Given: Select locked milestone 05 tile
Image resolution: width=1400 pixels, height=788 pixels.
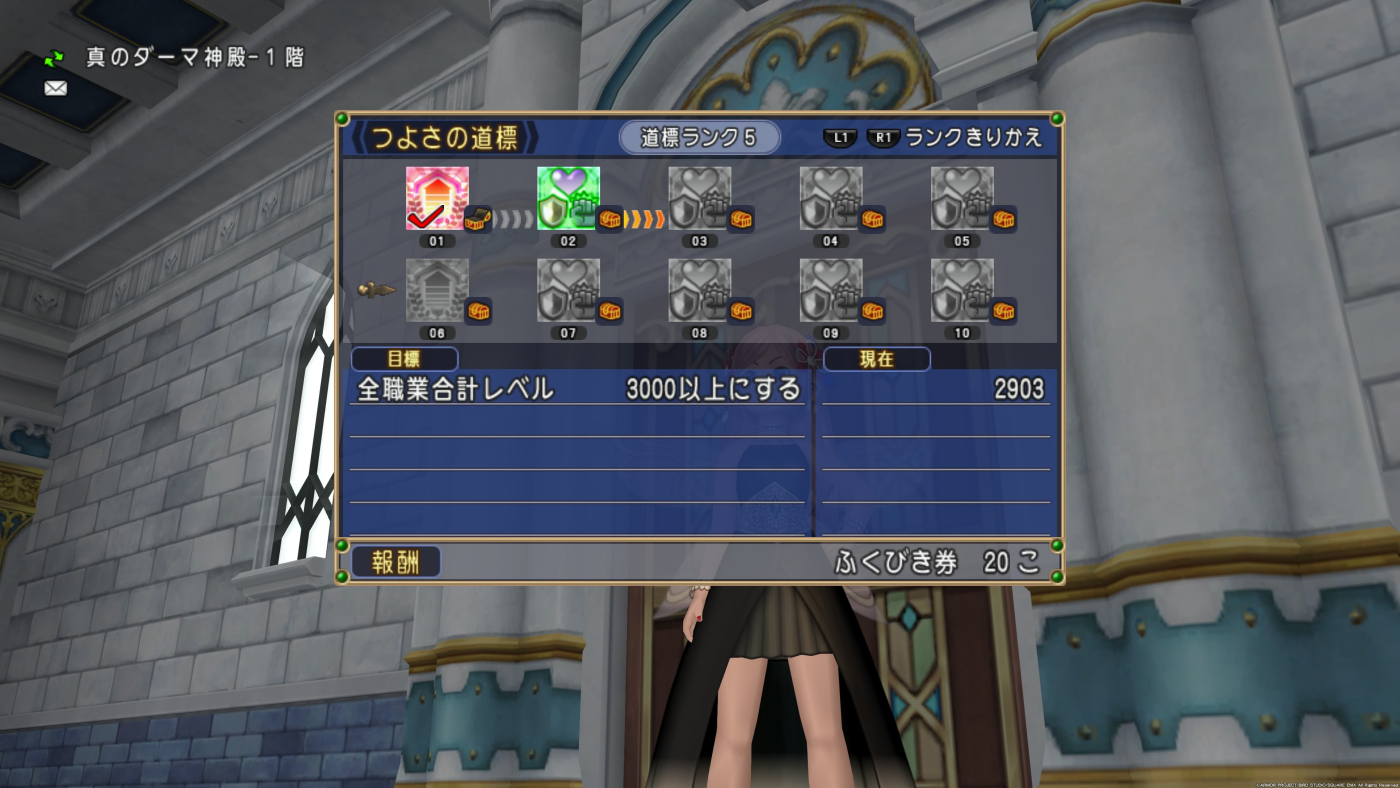Looking at the screenshot, I should pyautogui.click(x=962, y=198).
